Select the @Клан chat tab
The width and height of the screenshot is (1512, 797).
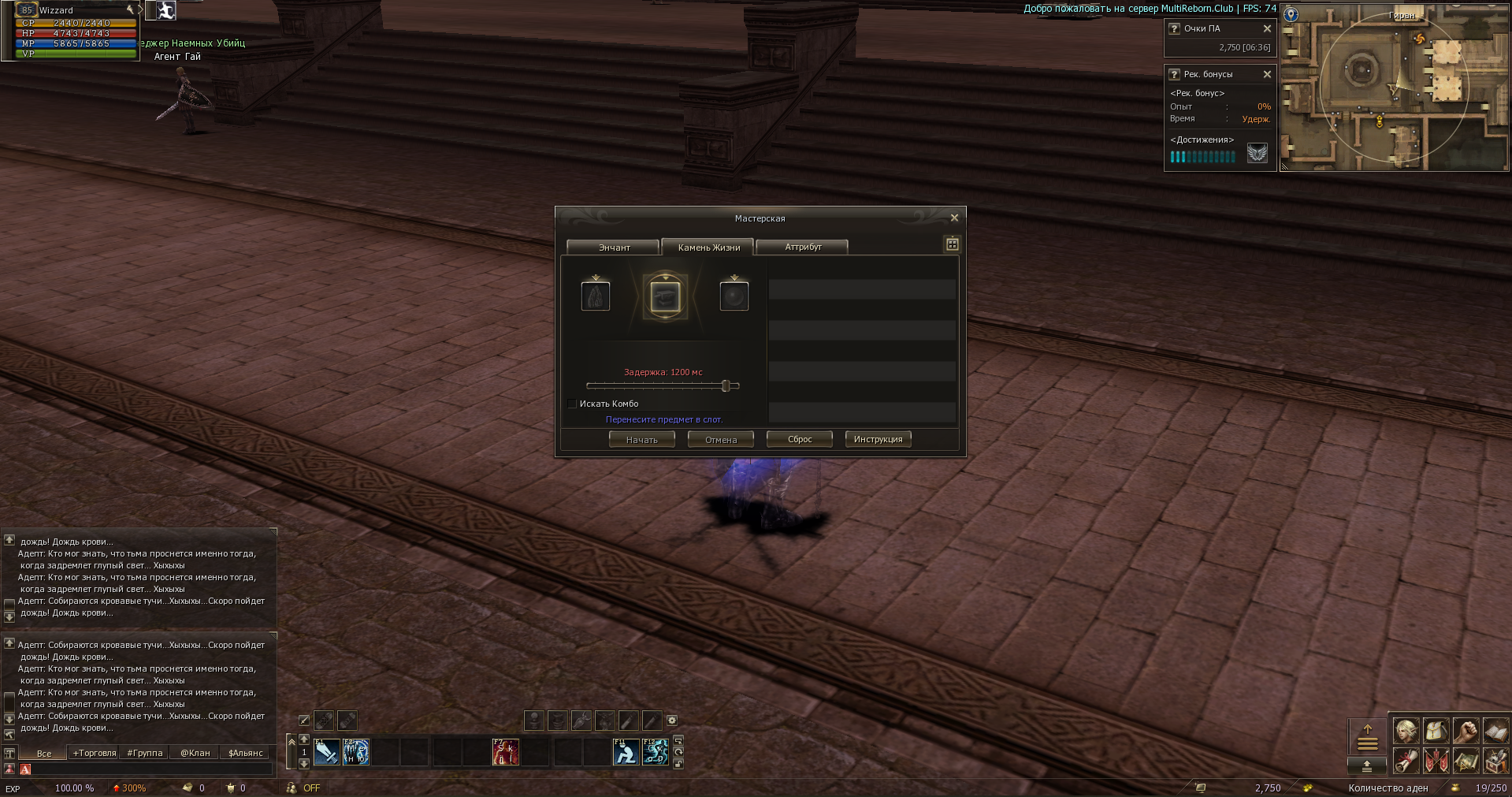click(x=195, y=754)
